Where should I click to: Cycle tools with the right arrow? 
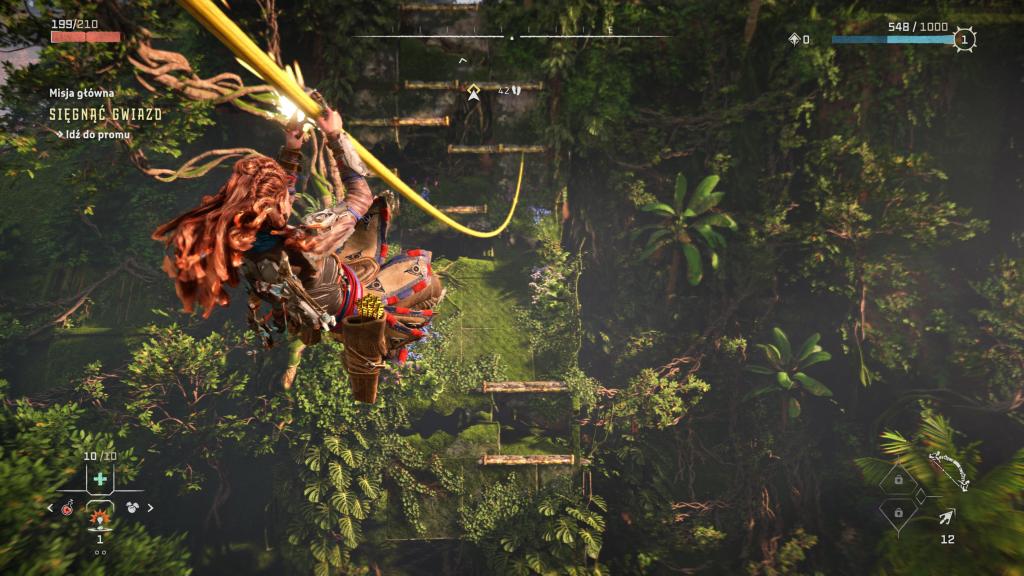point(151,508)
